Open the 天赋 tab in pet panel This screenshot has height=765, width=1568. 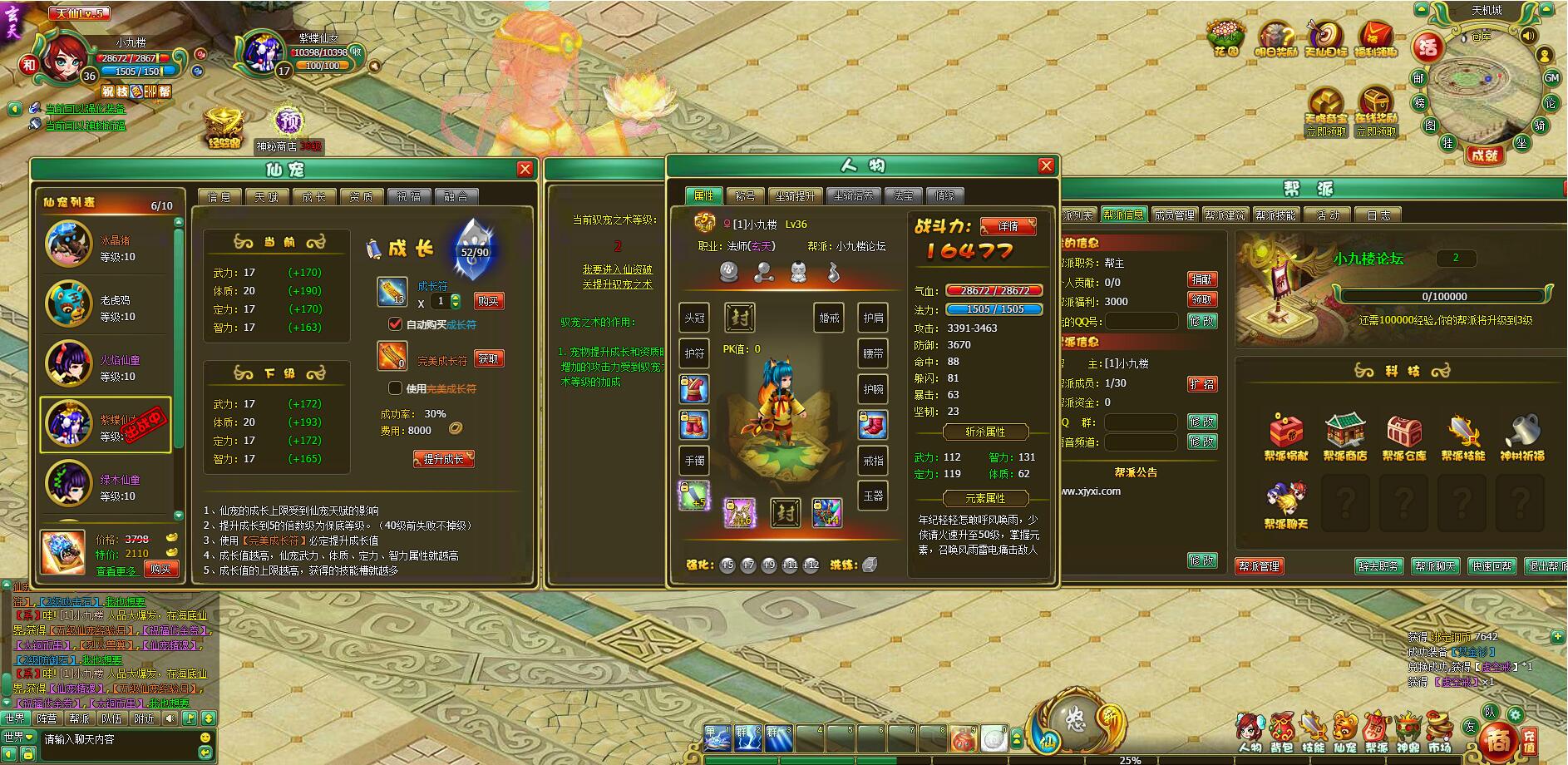click(x=267, y=196)
